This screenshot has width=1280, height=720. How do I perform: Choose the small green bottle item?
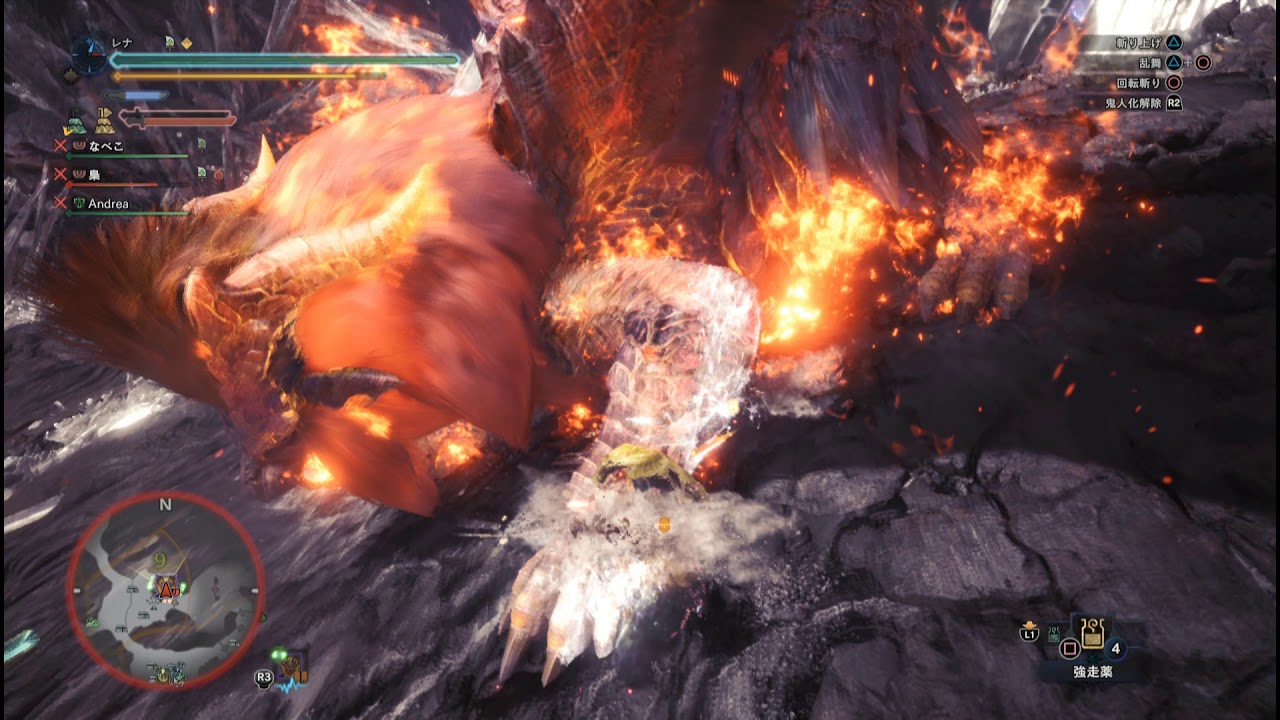click(1054, 633)
